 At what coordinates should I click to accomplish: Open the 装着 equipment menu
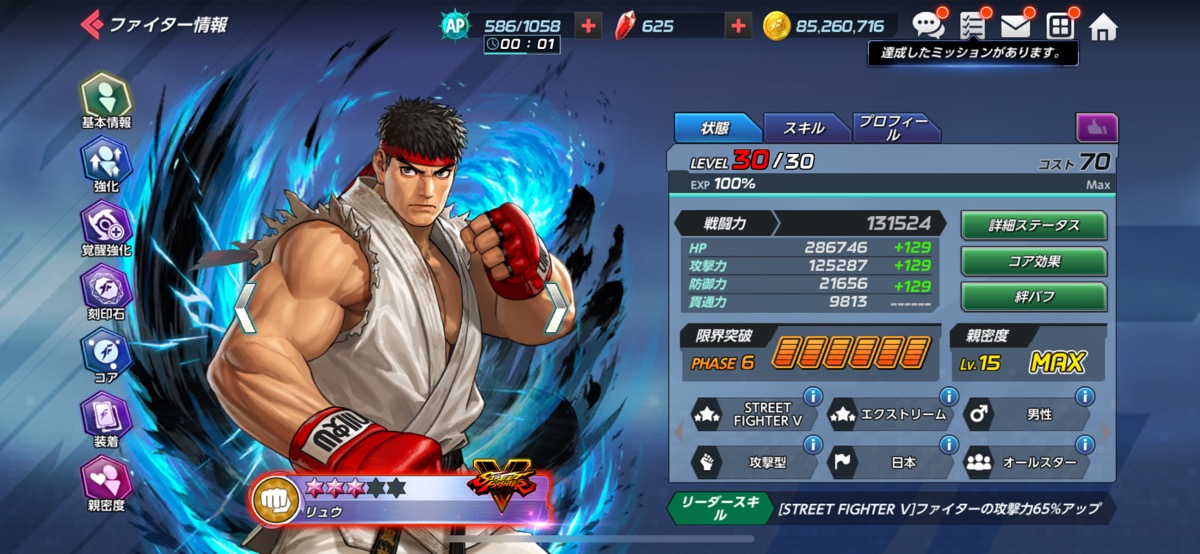click(105, 418)
